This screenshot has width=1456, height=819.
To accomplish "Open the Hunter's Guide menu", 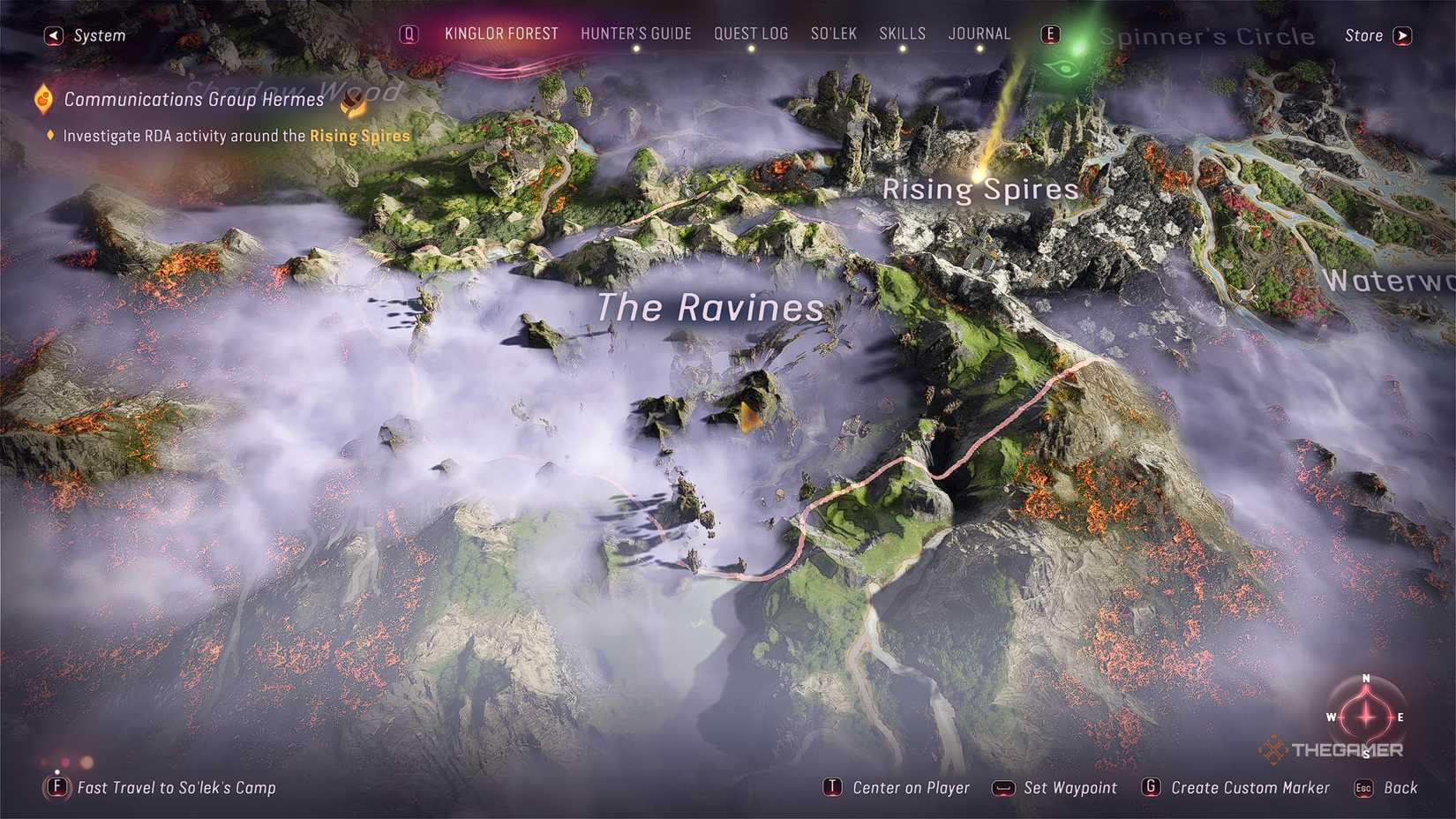I will [636, 34].
